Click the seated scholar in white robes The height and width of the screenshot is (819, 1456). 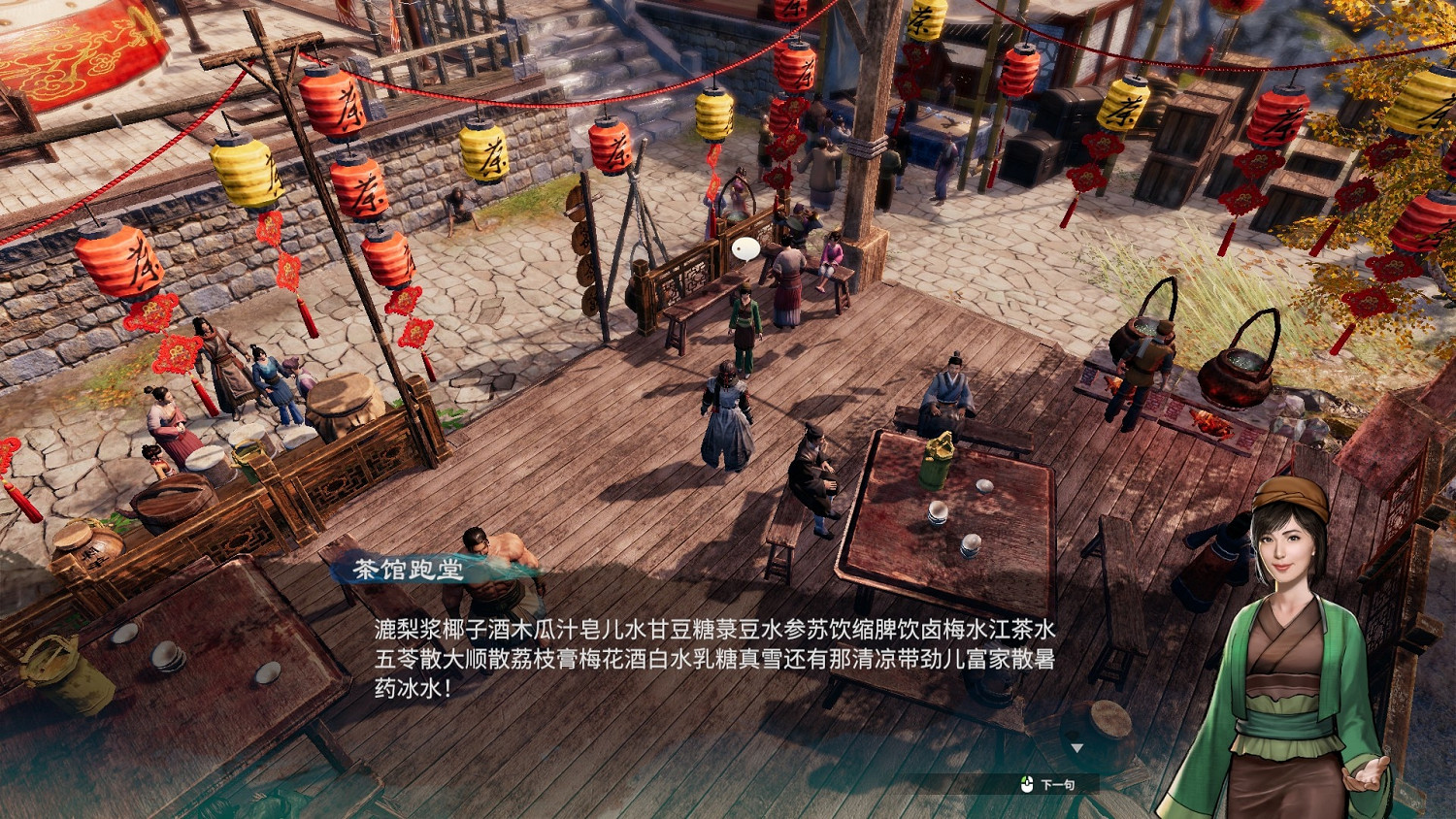(944, 388)
